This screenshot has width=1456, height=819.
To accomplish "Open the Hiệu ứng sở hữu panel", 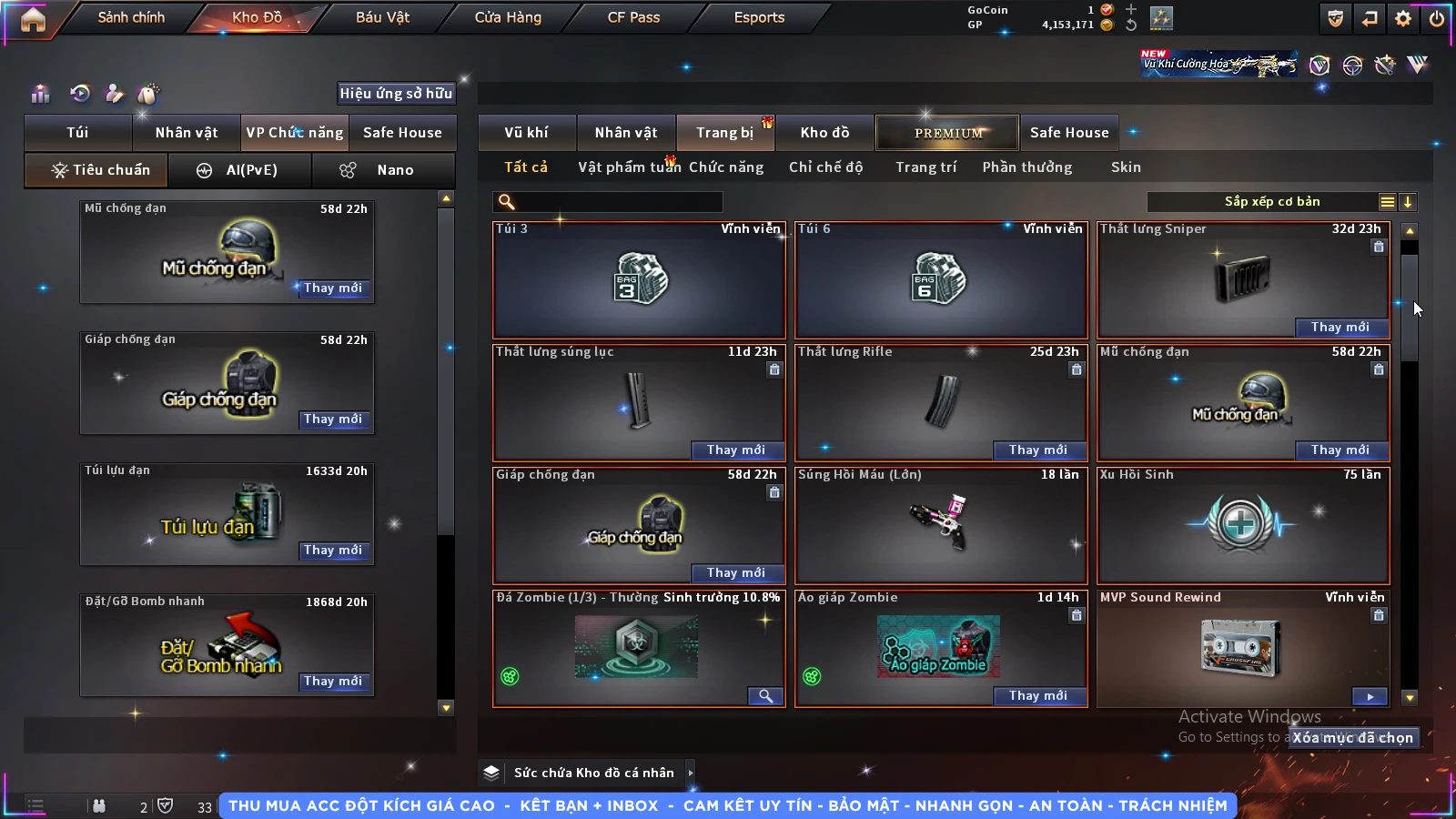I will click(395, 93).
